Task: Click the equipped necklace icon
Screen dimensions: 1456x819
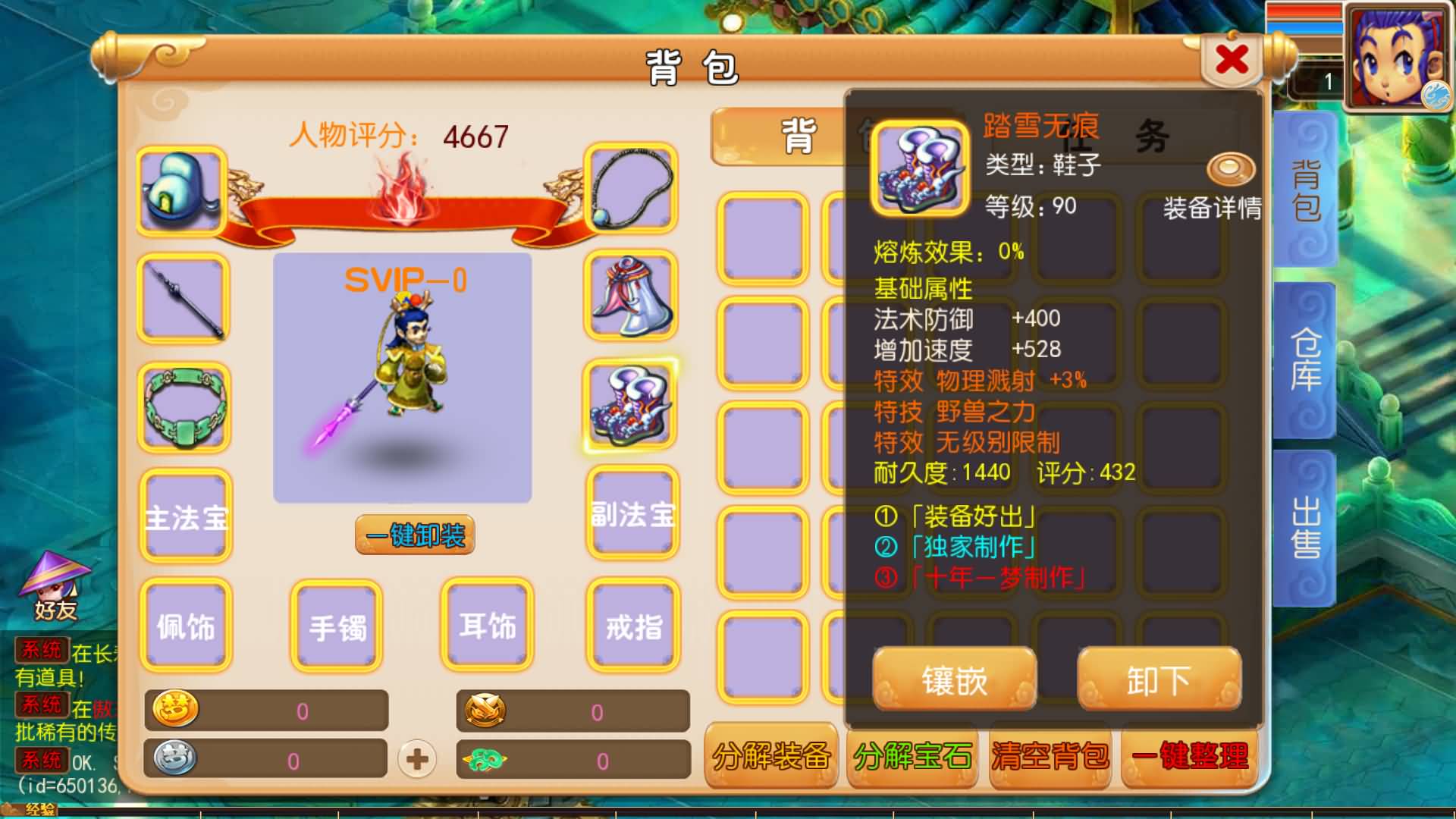Action: coord(631,190)
